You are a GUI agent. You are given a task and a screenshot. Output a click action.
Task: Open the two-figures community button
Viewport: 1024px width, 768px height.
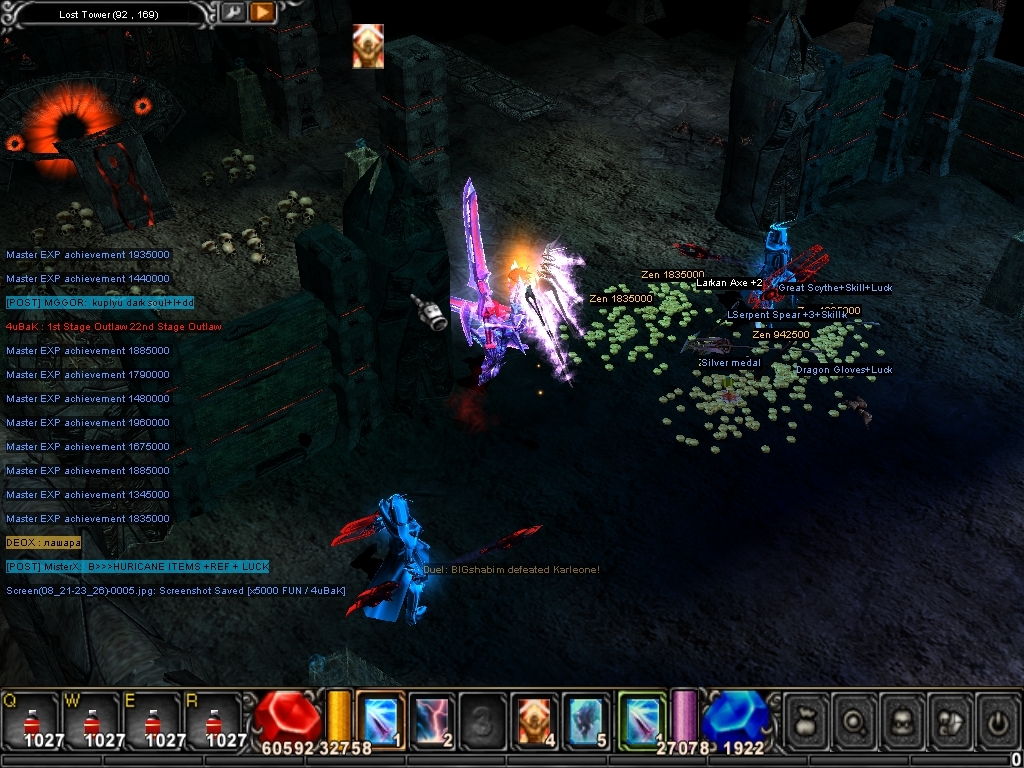[x=951, y=718]
